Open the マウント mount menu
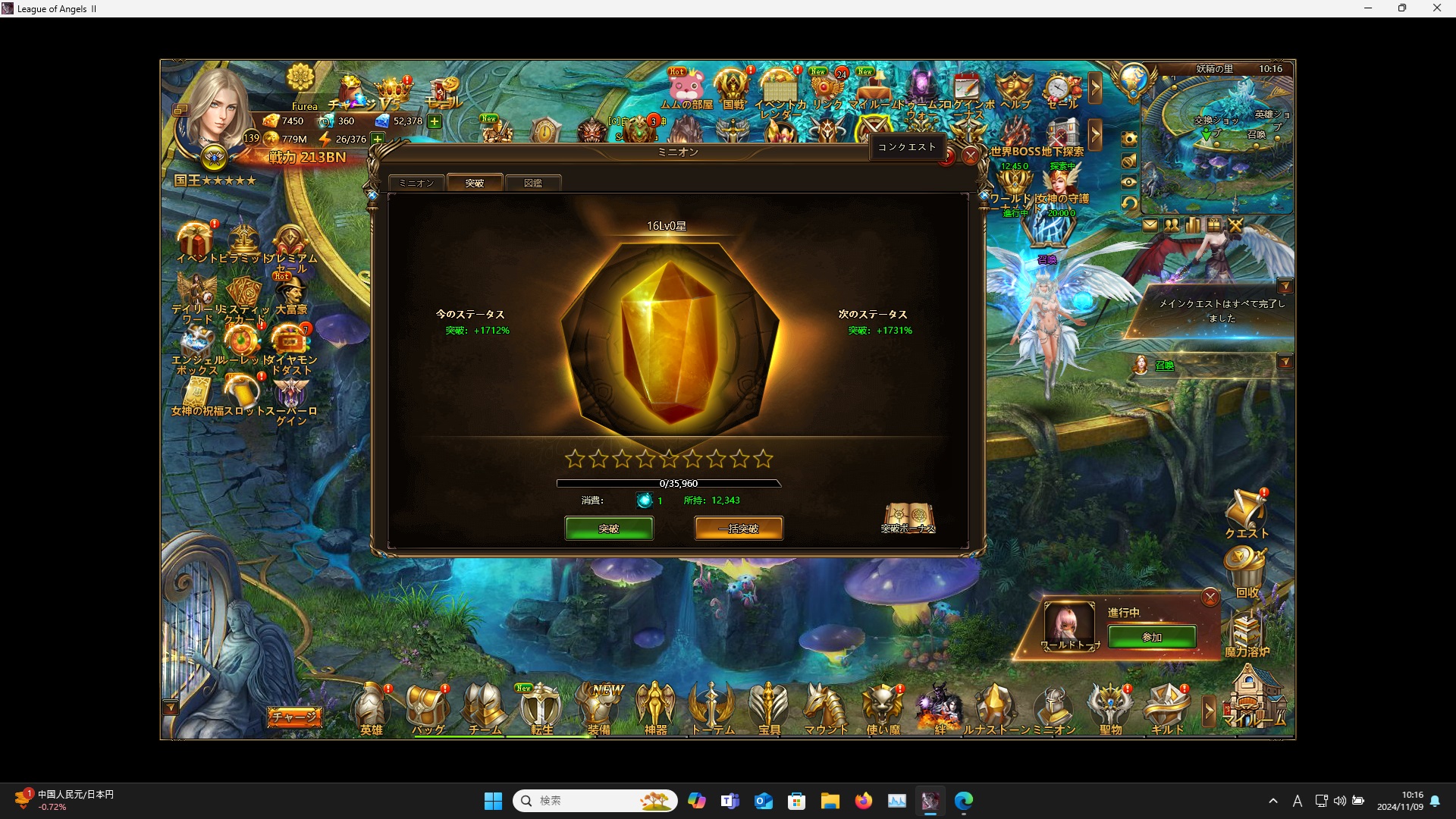This screenshot has width=1456, height=819. point(825,710)
